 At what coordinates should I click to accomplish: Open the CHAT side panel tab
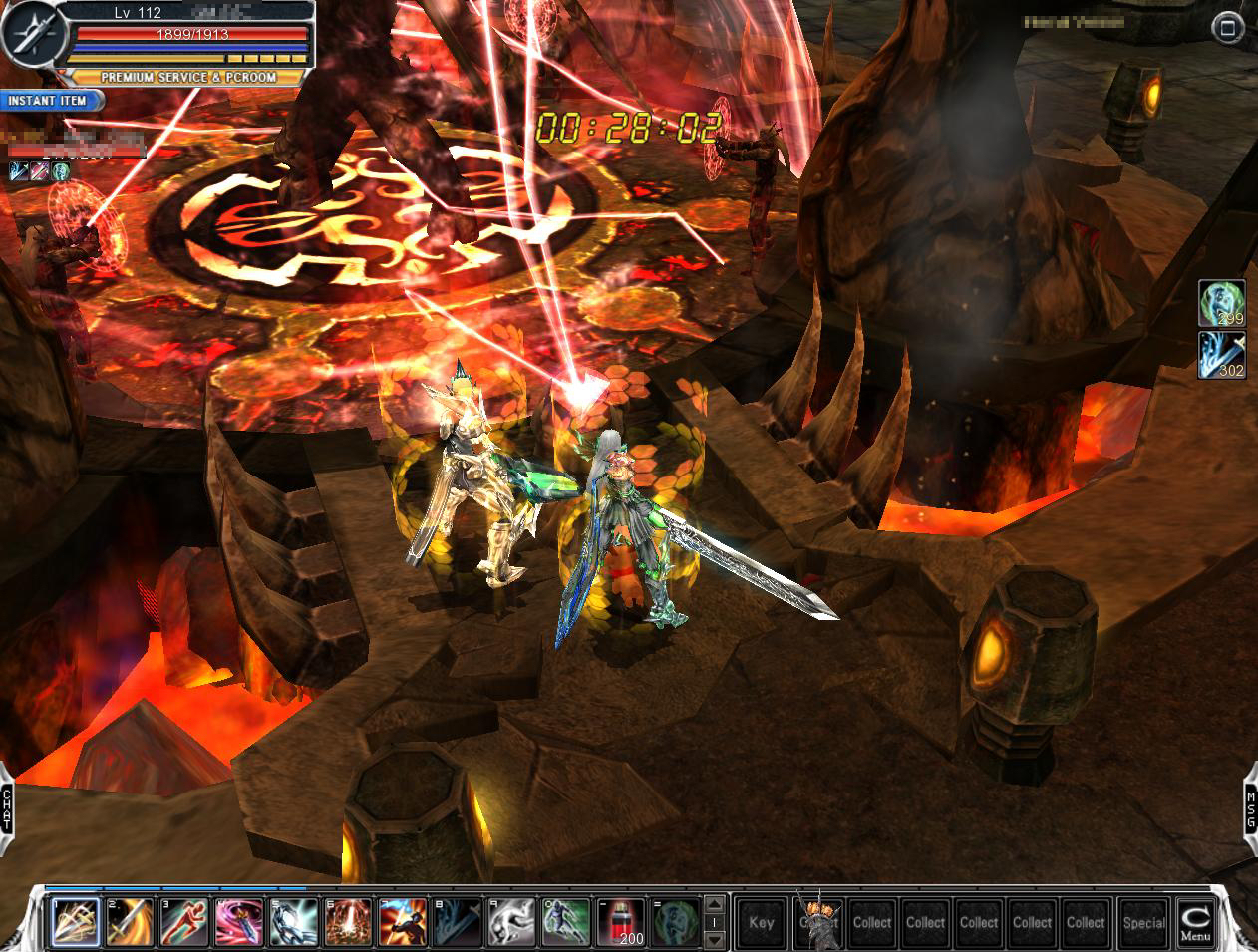(x=7, y=807)
